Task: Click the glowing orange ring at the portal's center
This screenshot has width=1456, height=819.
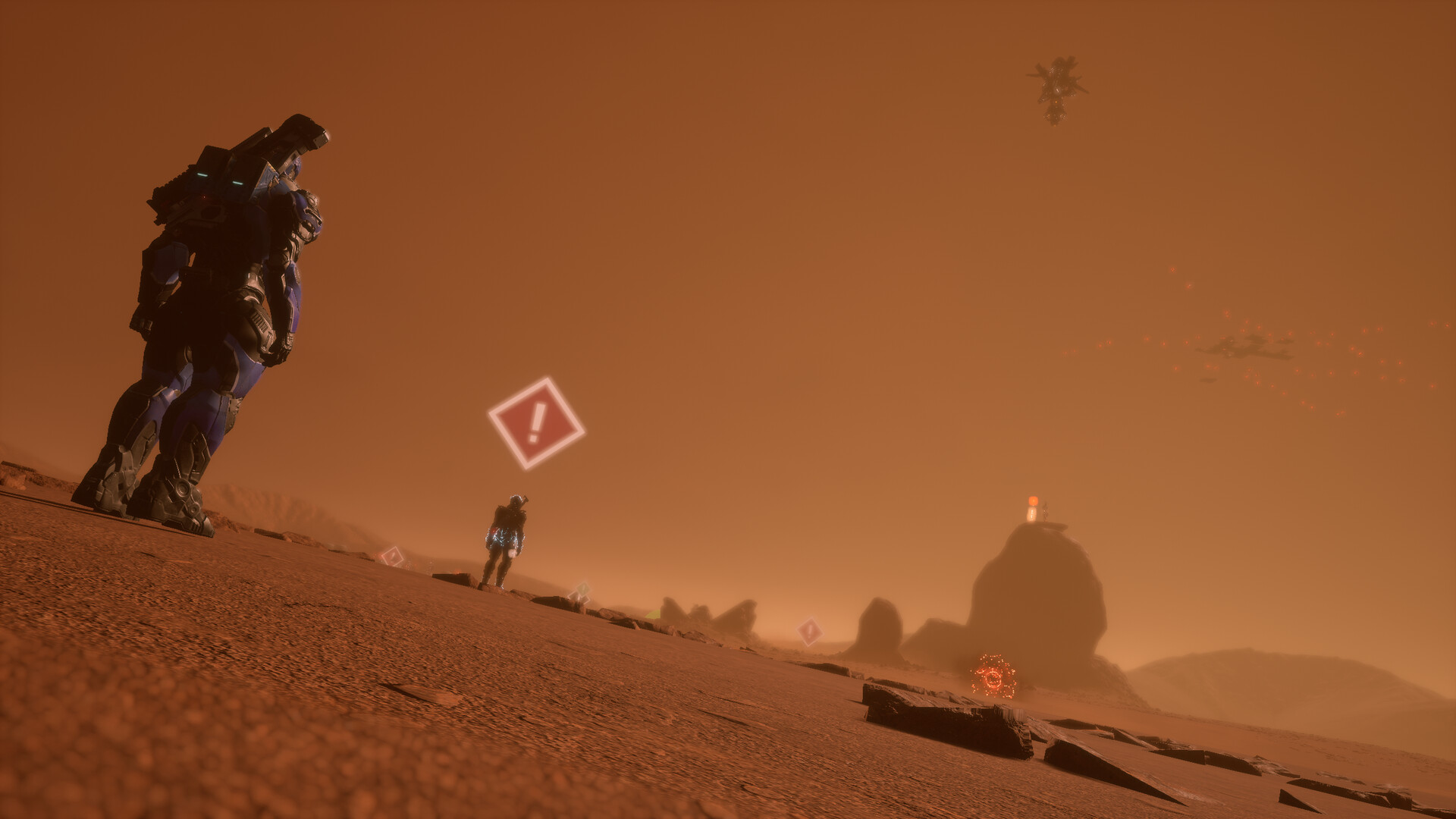Action: [992, 677]
